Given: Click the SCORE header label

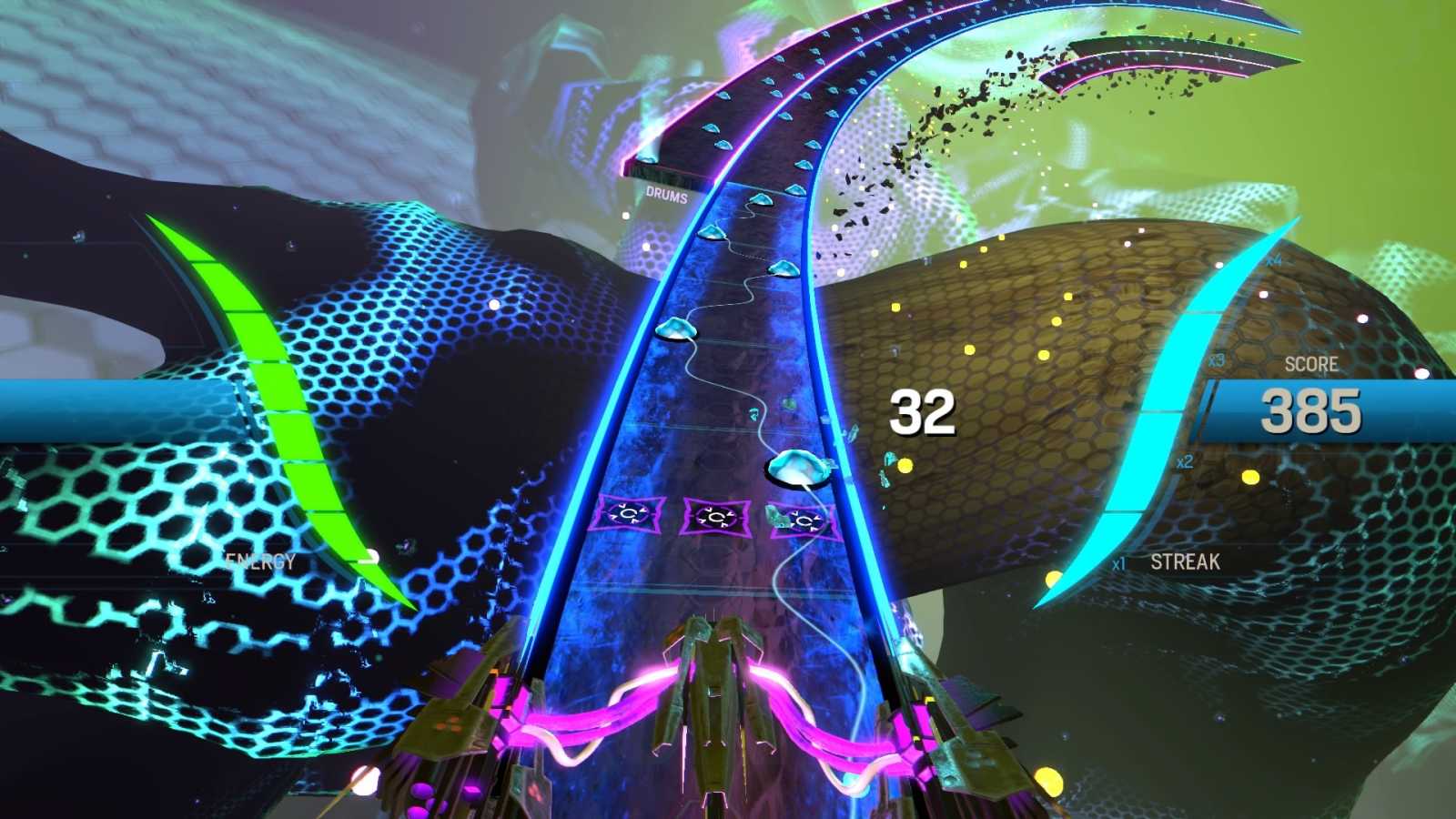Looking at the screenshot, I should (x=1310, y=364).
